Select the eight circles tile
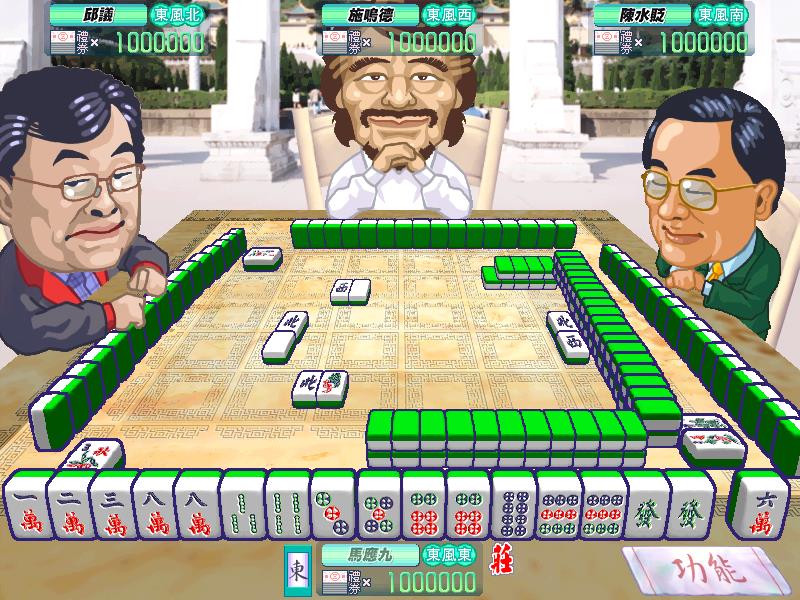Image resolution: width=800 pixels, height=600 pixels. (512, 506)
